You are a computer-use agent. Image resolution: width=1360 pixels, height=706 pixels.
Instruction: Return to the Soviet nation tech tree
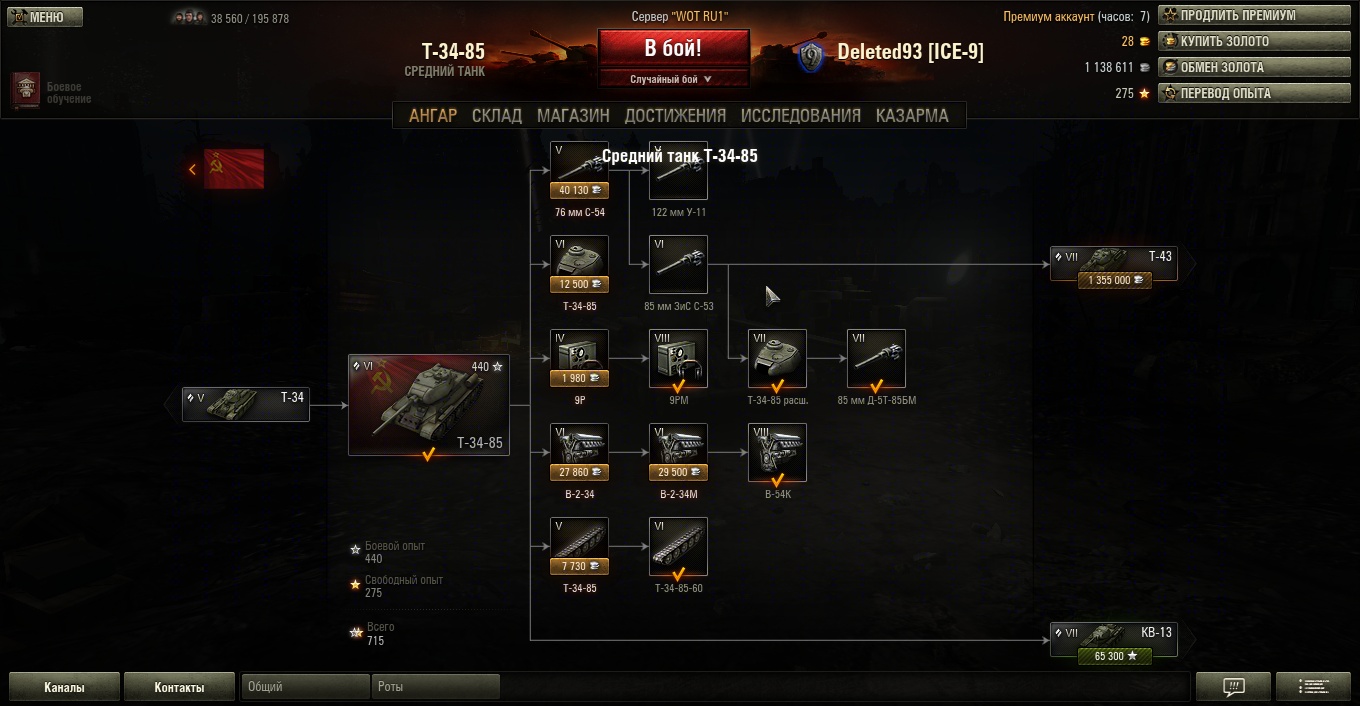click(x=228, y=169)
